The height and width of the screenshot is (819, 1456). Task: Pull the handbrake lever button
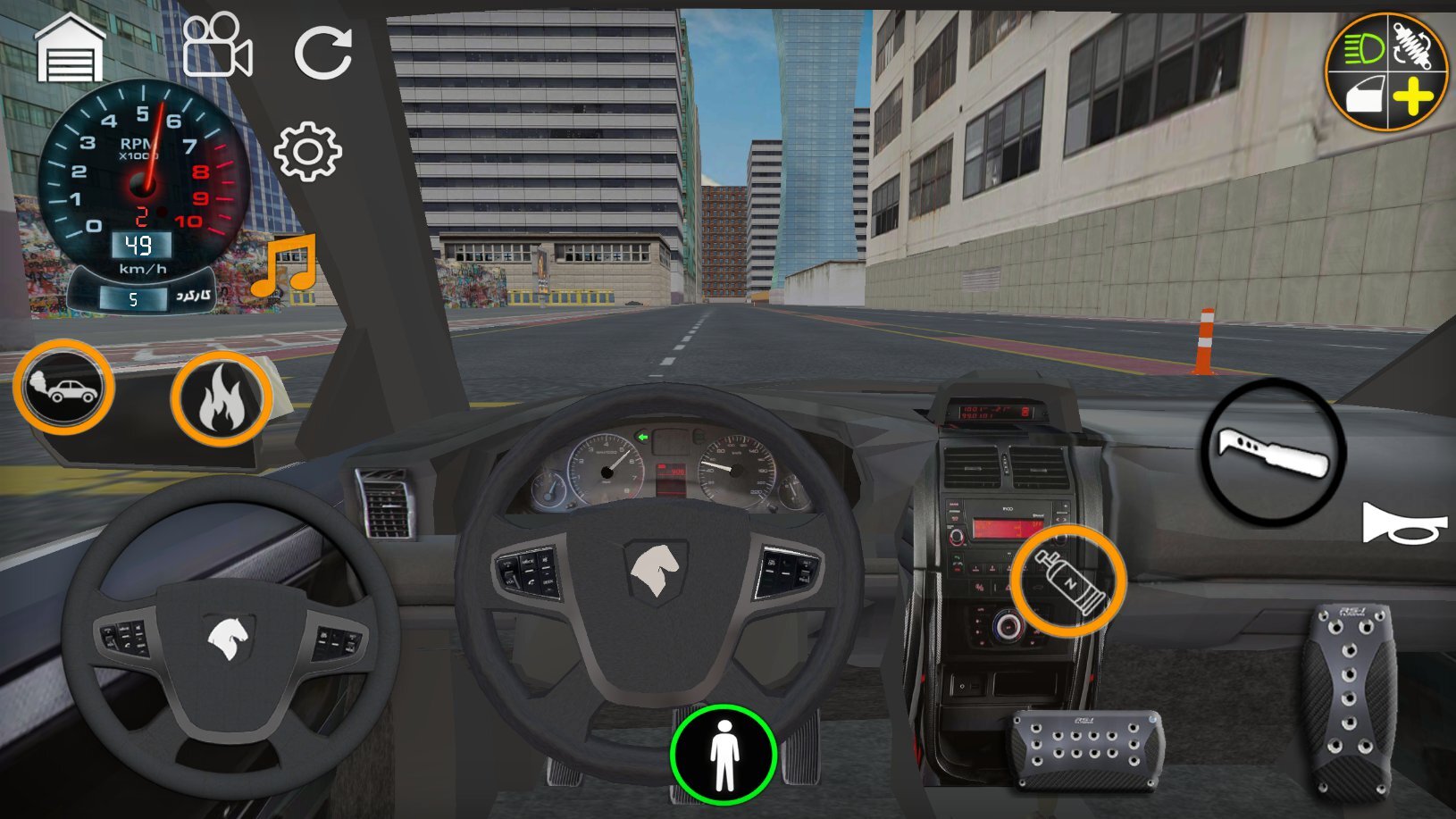(1274, 451)
